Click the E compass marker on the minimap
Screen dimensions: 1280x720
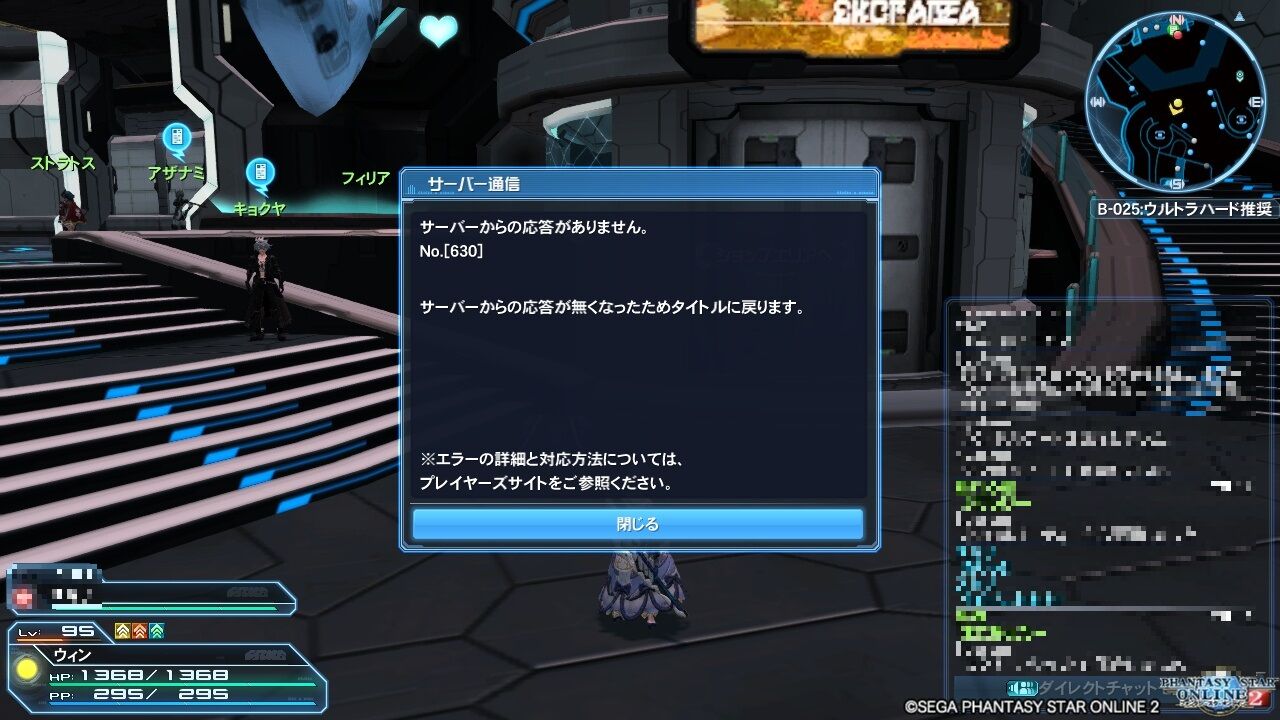coord(1255,101)
